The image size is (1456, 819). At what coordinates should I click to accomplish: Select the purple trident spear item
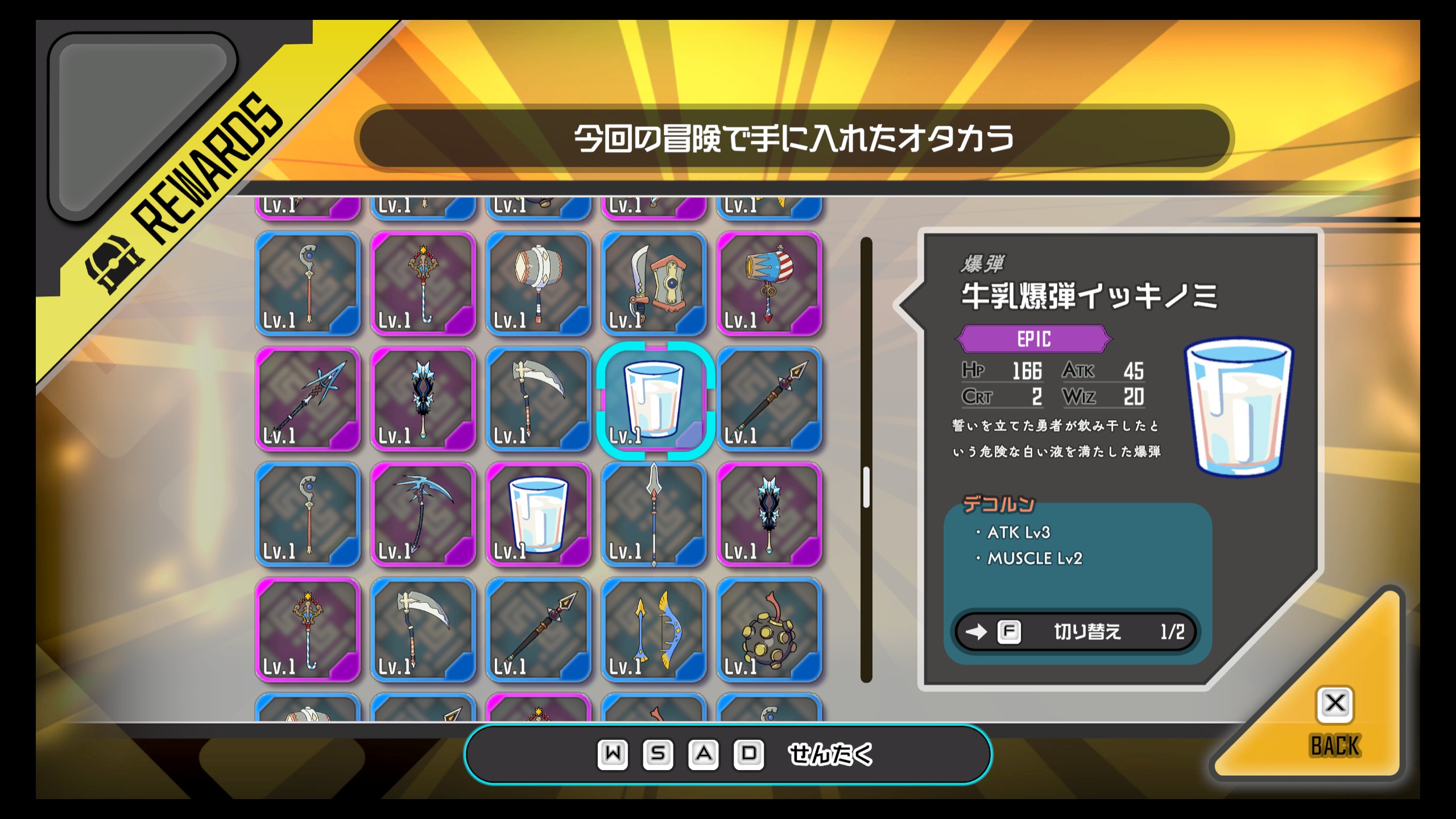pyautogui.click(x=308, y=399)
